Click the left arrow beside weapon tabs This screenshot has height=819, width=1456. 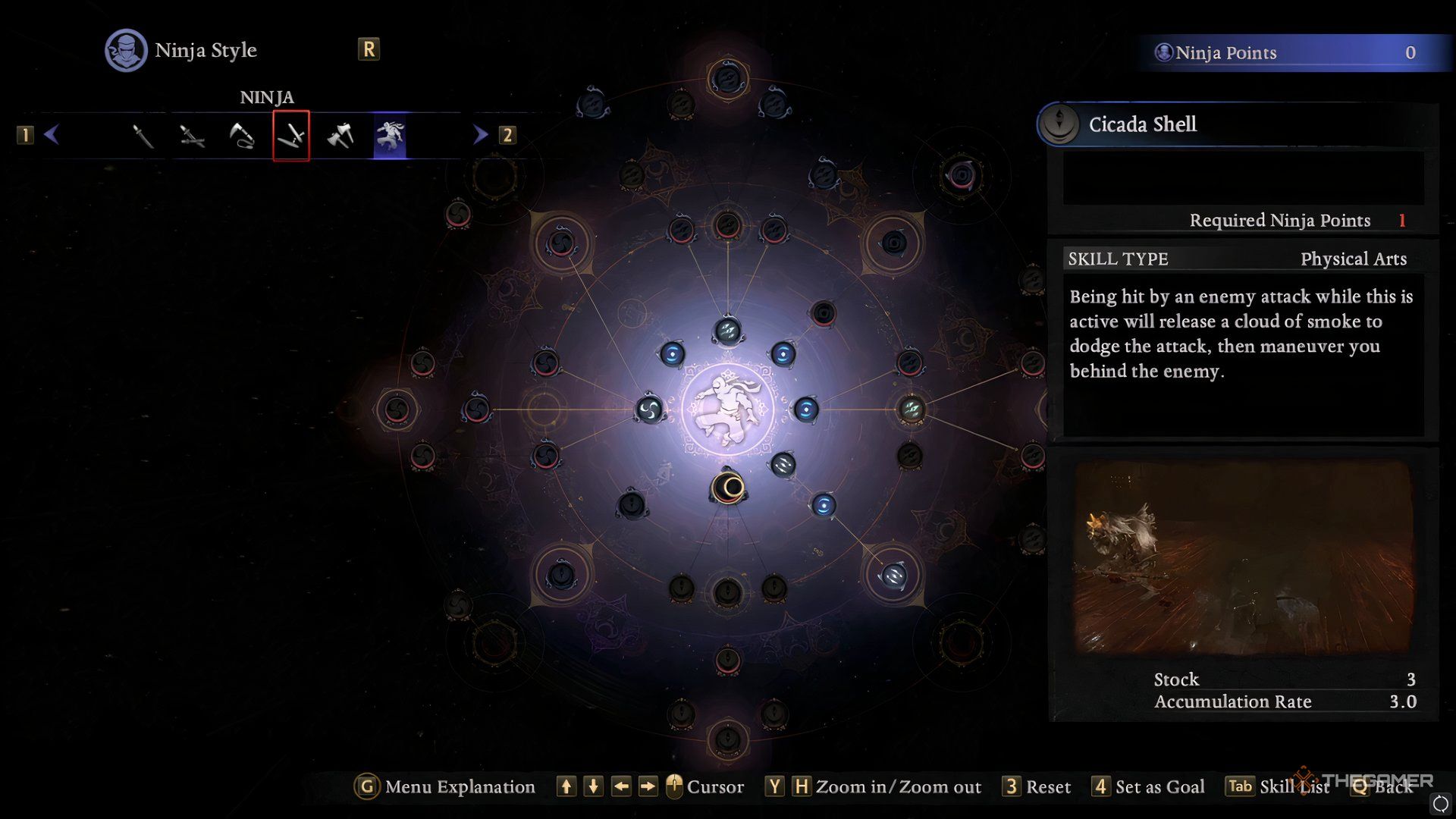click(x=52, y=135)
